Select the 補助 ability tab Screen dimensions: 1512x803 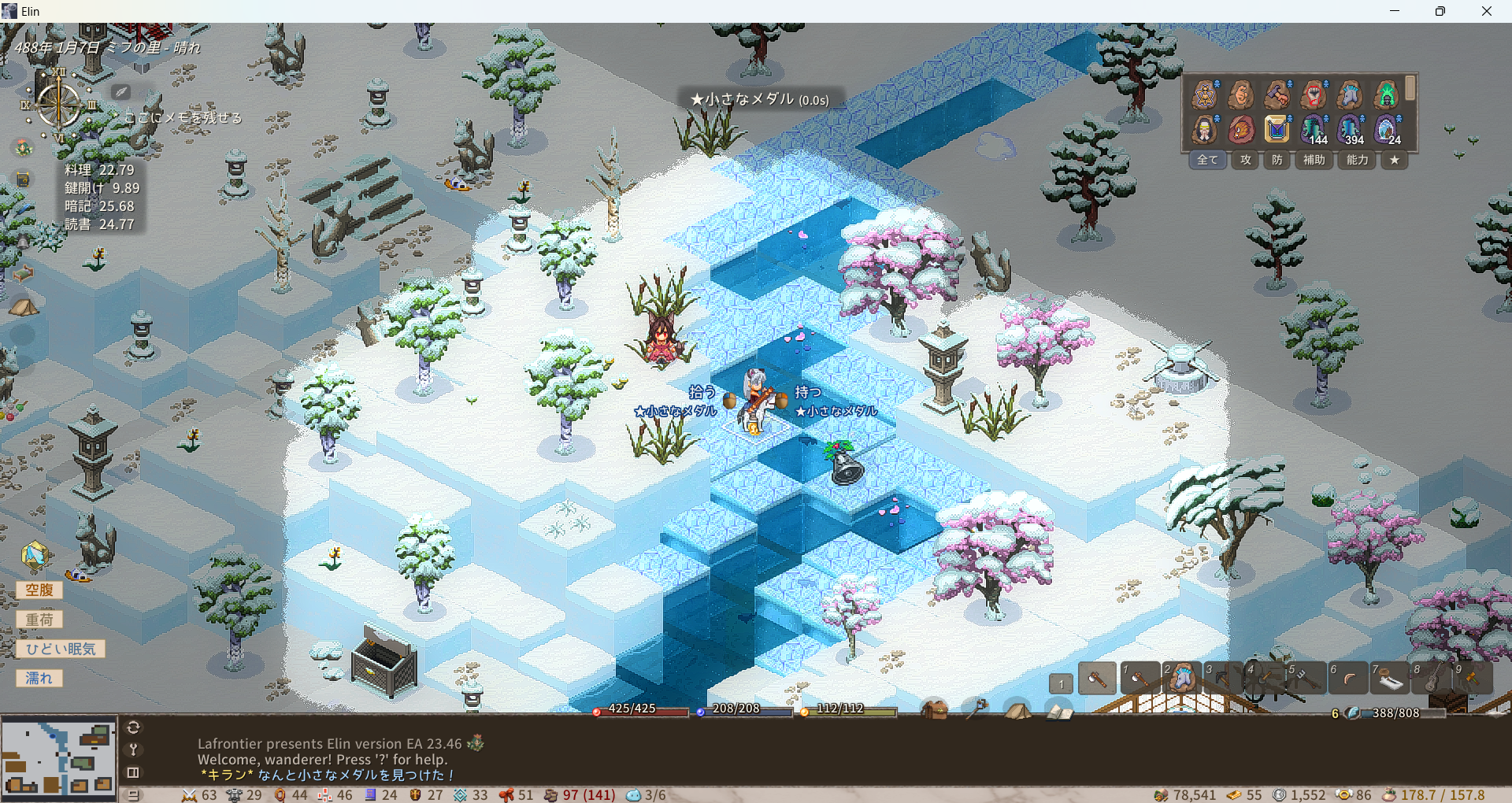pyautogui.click(x=1314, y=160)
